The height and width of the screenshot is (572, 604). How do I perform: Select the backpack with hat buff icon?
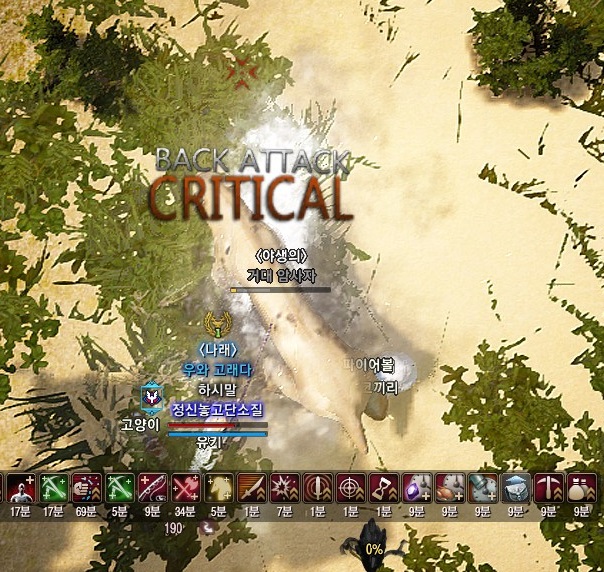click(x=515, y=488)
